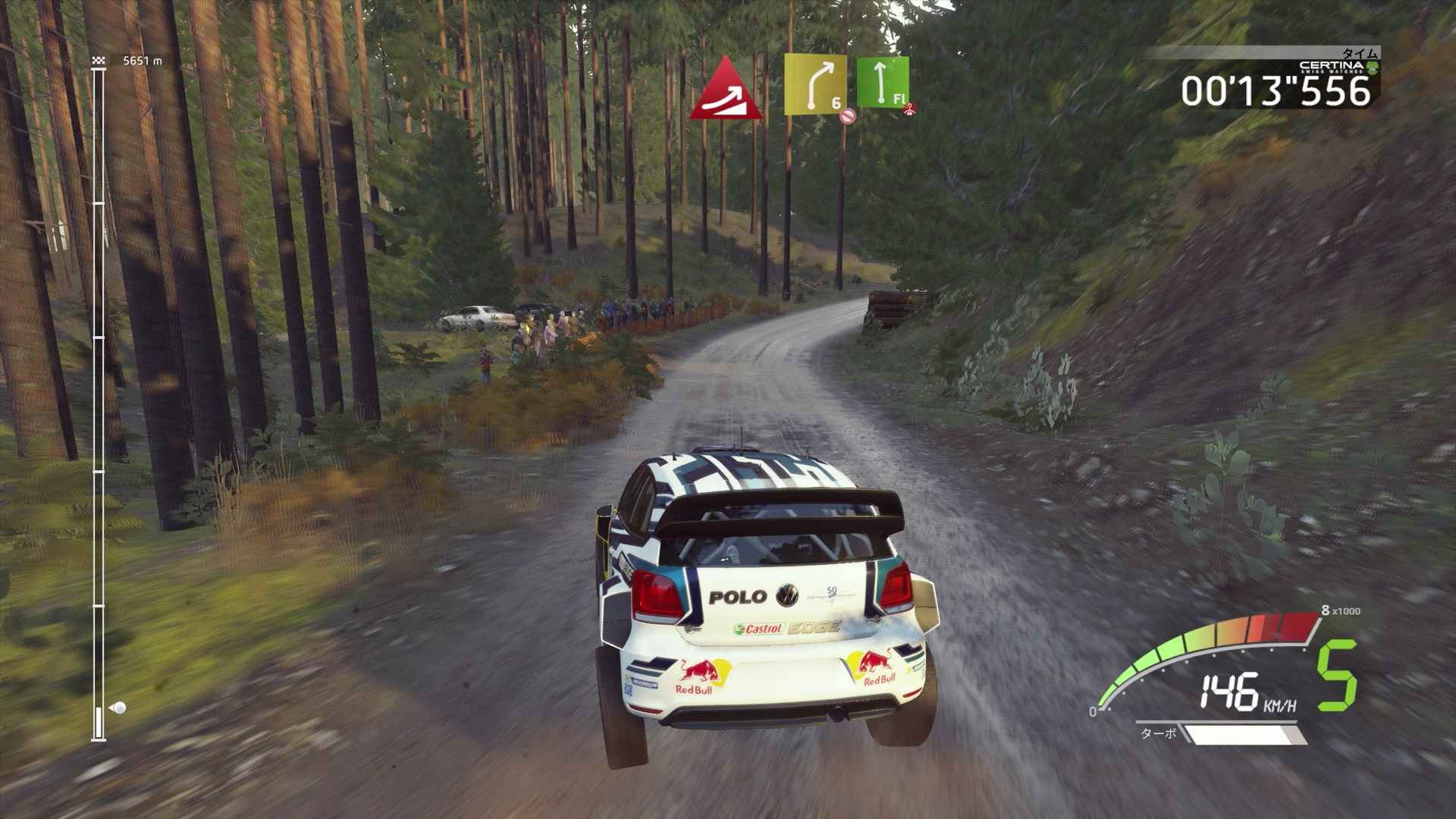The image size is (1456, 819).
Task: Select the yellow right-turn 6 pace note
Action: pyautogui.click(x=814, y=84)
